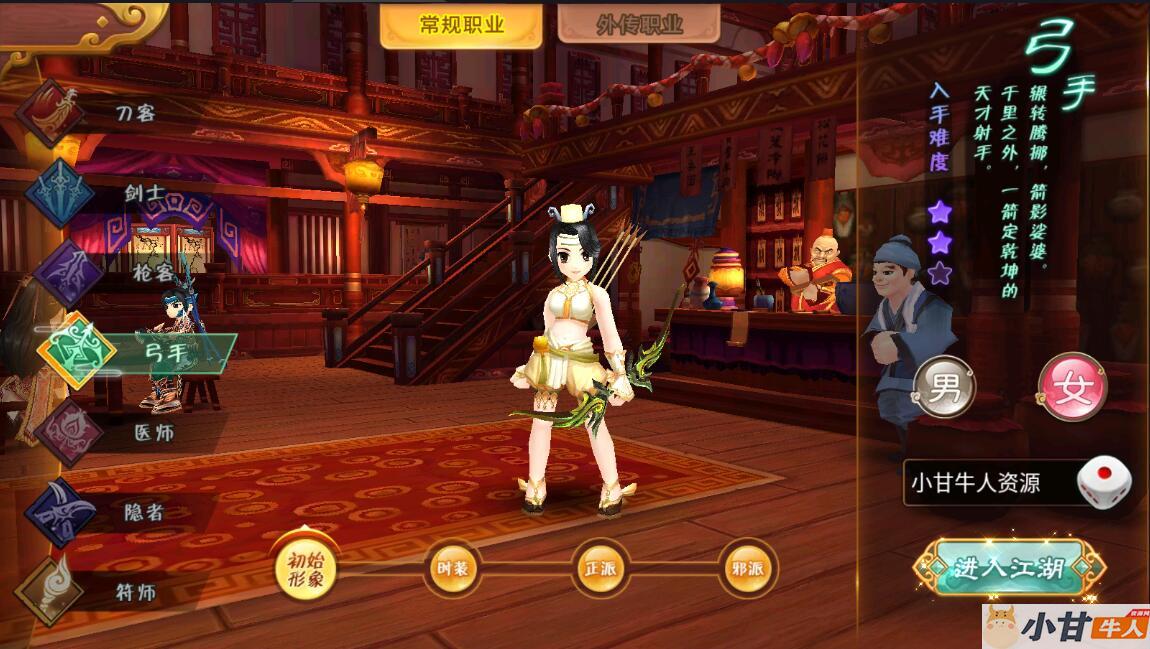The image size is (1150, 649).
Task: Choose male gender 男
Action: pyautogui.click(x=944, y=388)
